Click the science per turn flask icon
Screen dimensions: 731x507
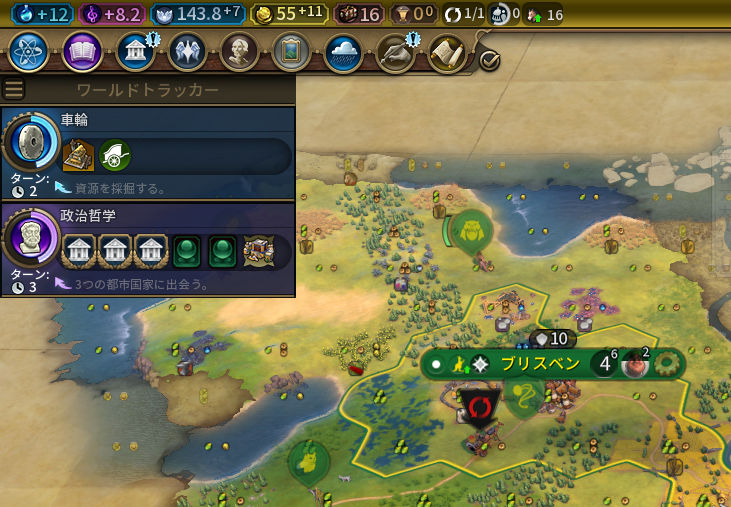click(x=23, y=14)
